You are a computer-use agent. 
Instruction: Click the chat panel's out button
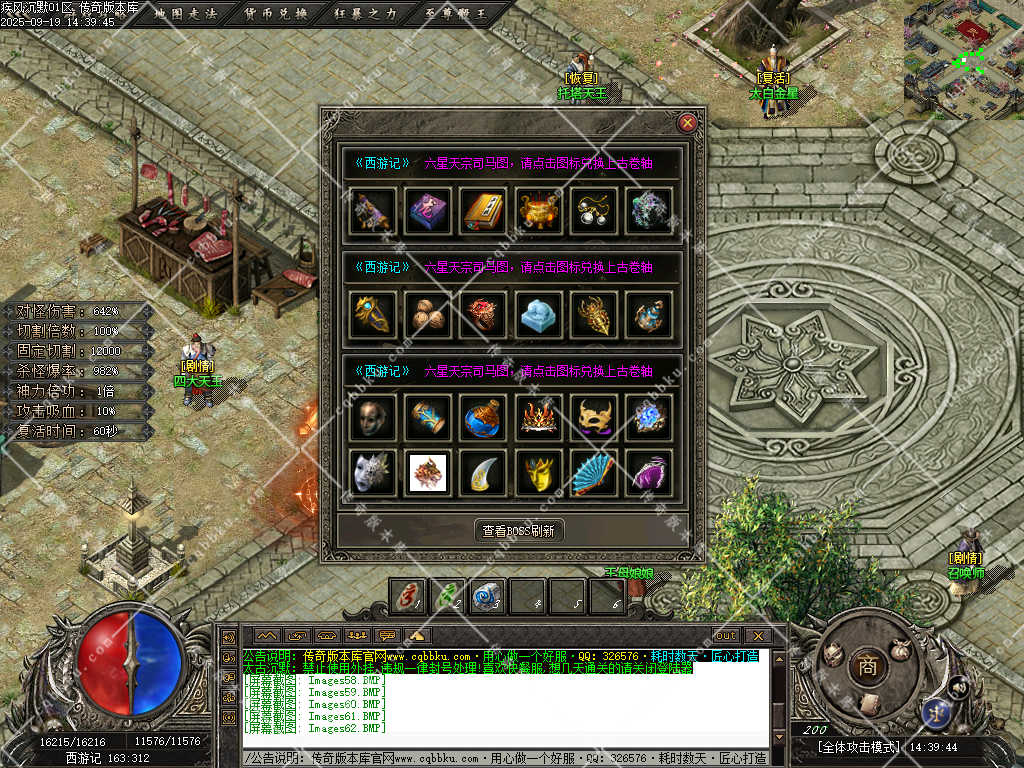click(x=725, y=635)
